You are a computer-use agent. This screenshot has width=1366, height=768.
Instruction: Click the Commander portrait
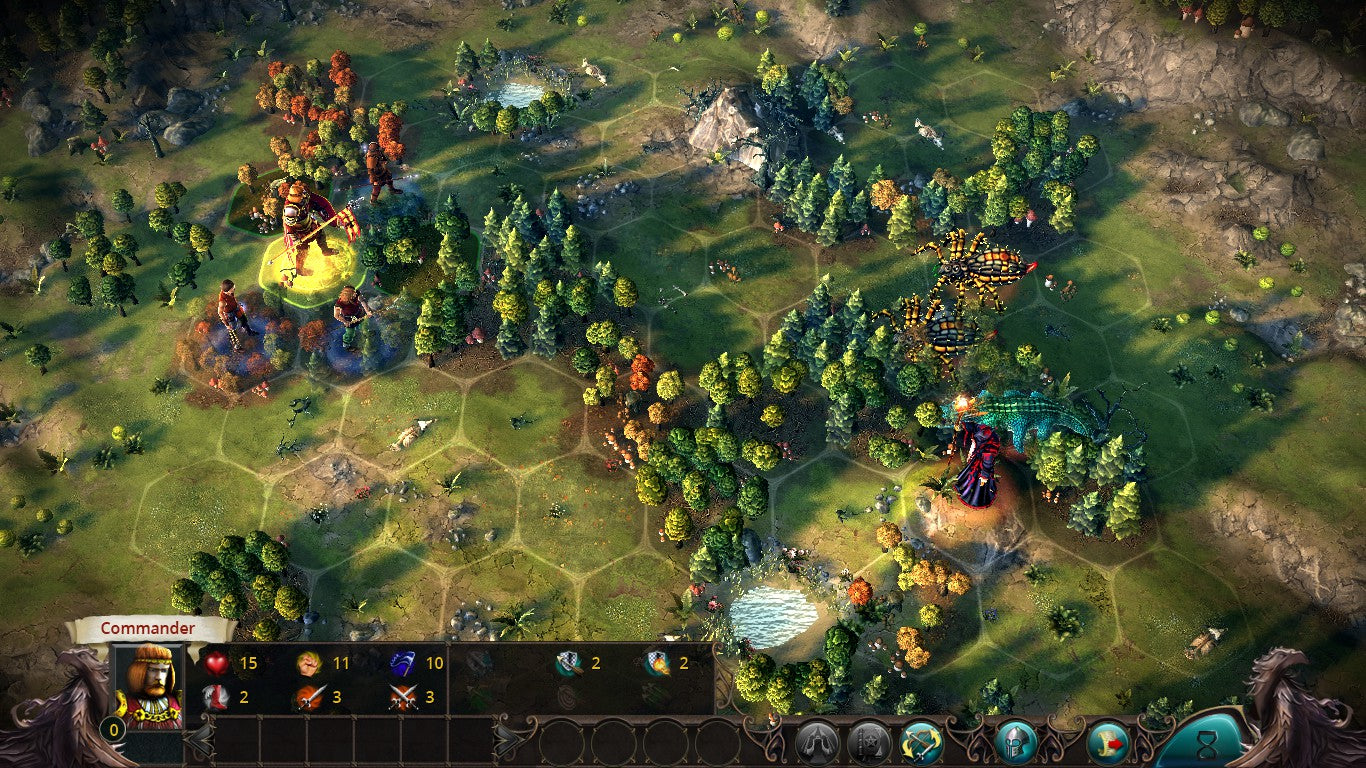tap(149, 687)
